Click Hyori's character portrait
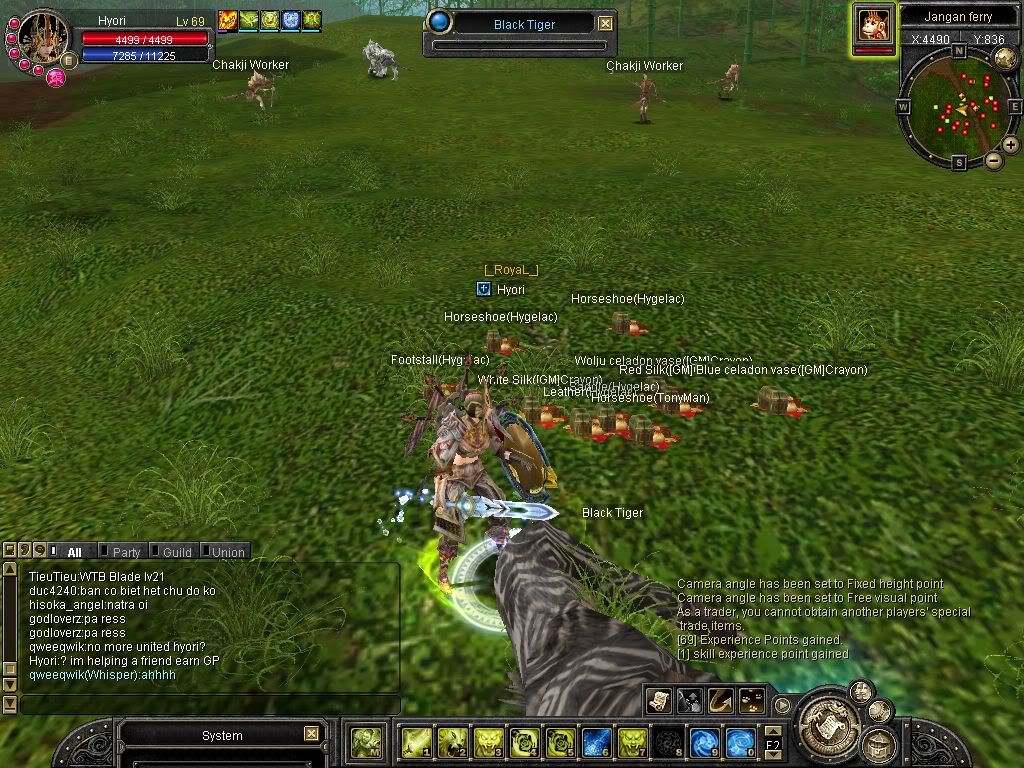Screen dimensions: 1024x768 42,38
